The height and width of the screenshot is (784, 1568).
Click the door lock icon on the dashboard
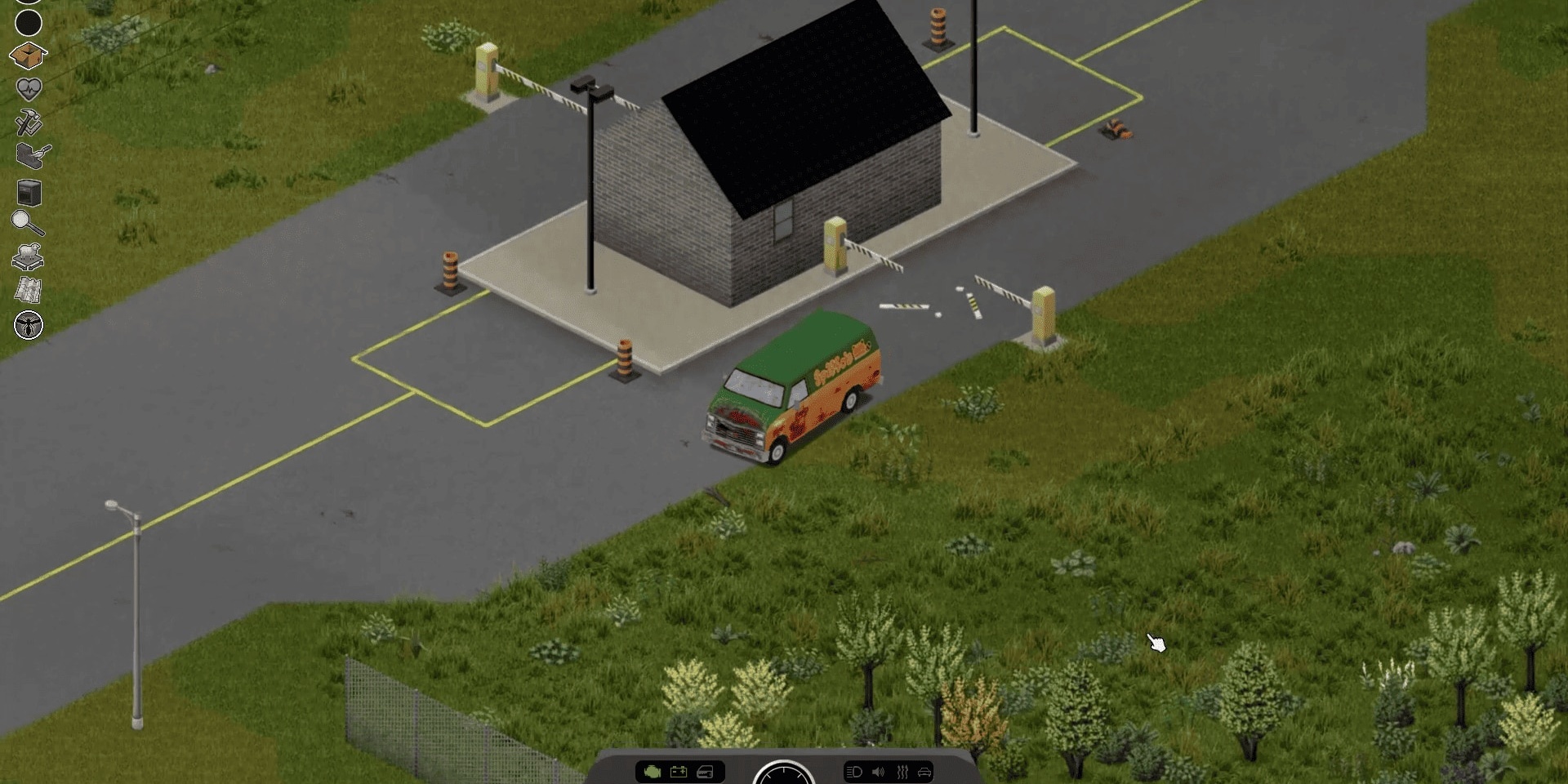706,772
